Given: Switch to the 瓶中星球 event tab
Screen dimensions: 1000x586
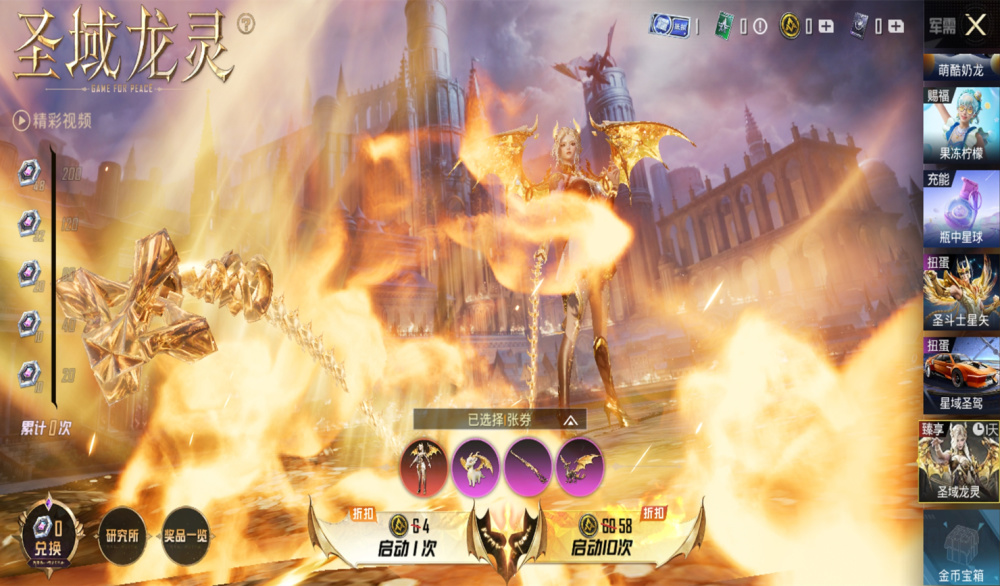Looking at the screenshot, I should (x=960, y=208).
